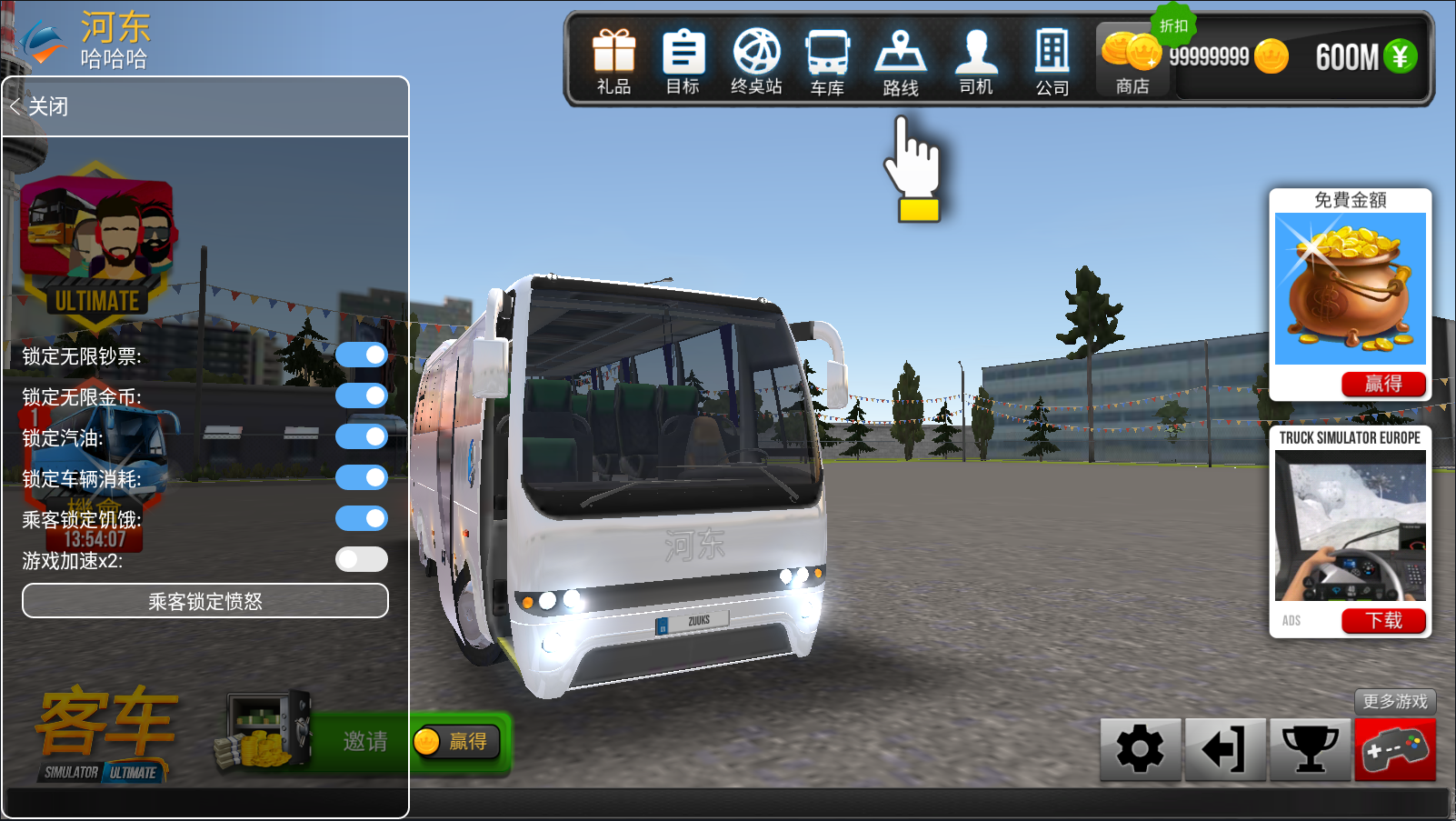Image resolution: width=1456 pixels, height=821 pixels.
Task: Close the cheat menu panel
Action: click(40, 106)
